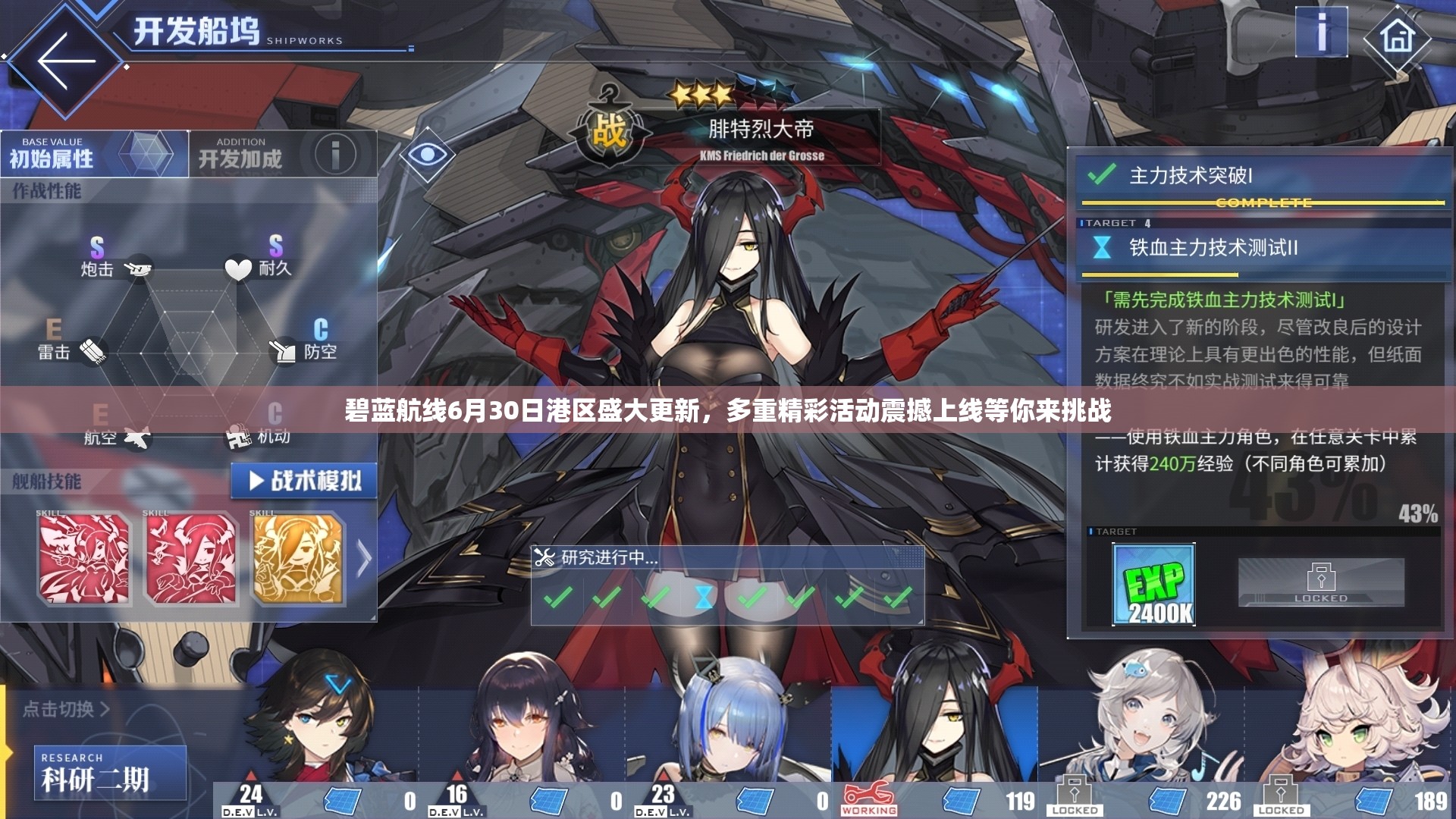
Task: Select the first red skill icon
Action: coord(84,560)
